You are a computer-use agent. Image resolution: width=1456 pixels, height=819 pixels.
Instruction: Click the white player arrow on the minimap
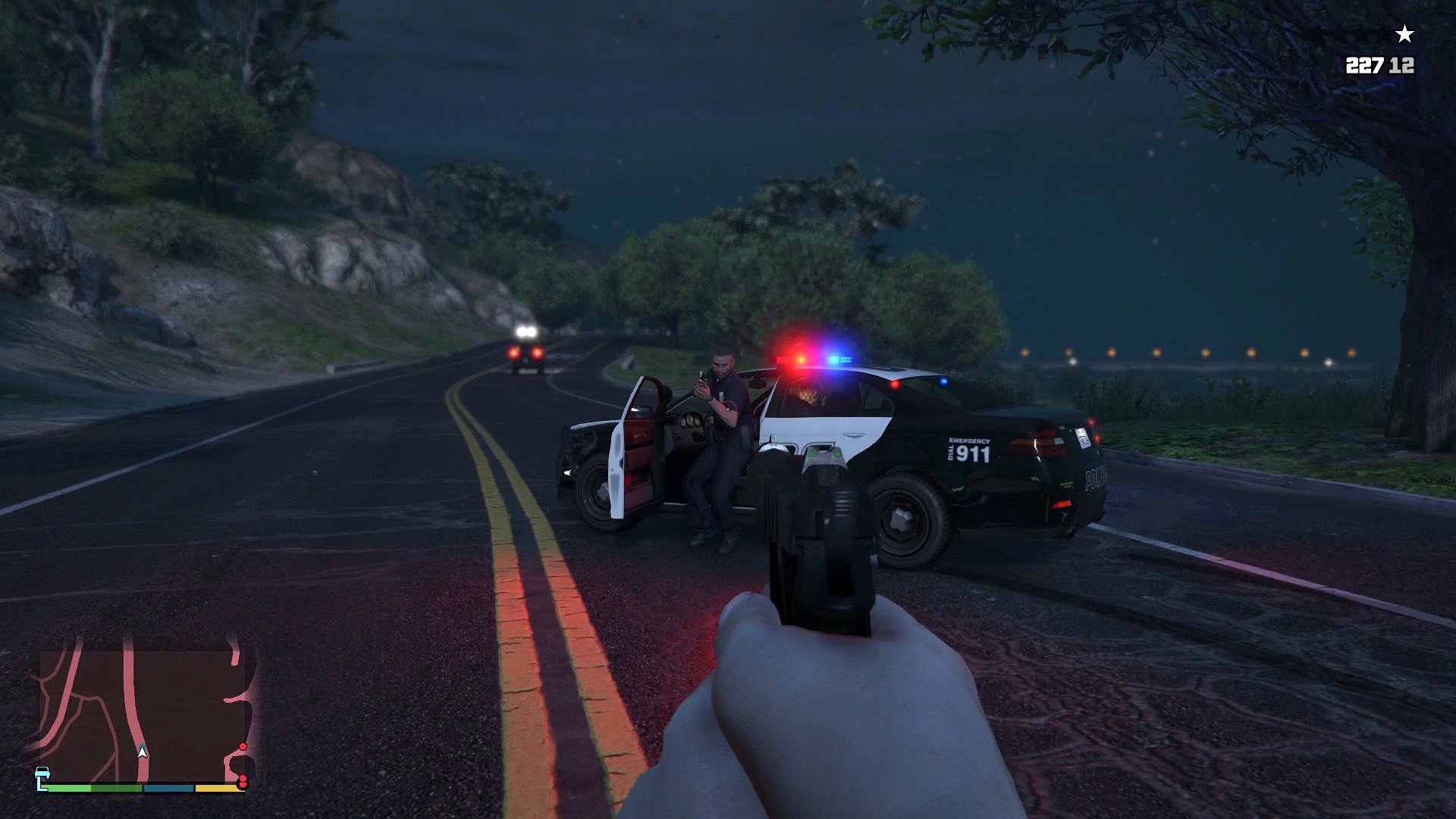tap(142, 753)
